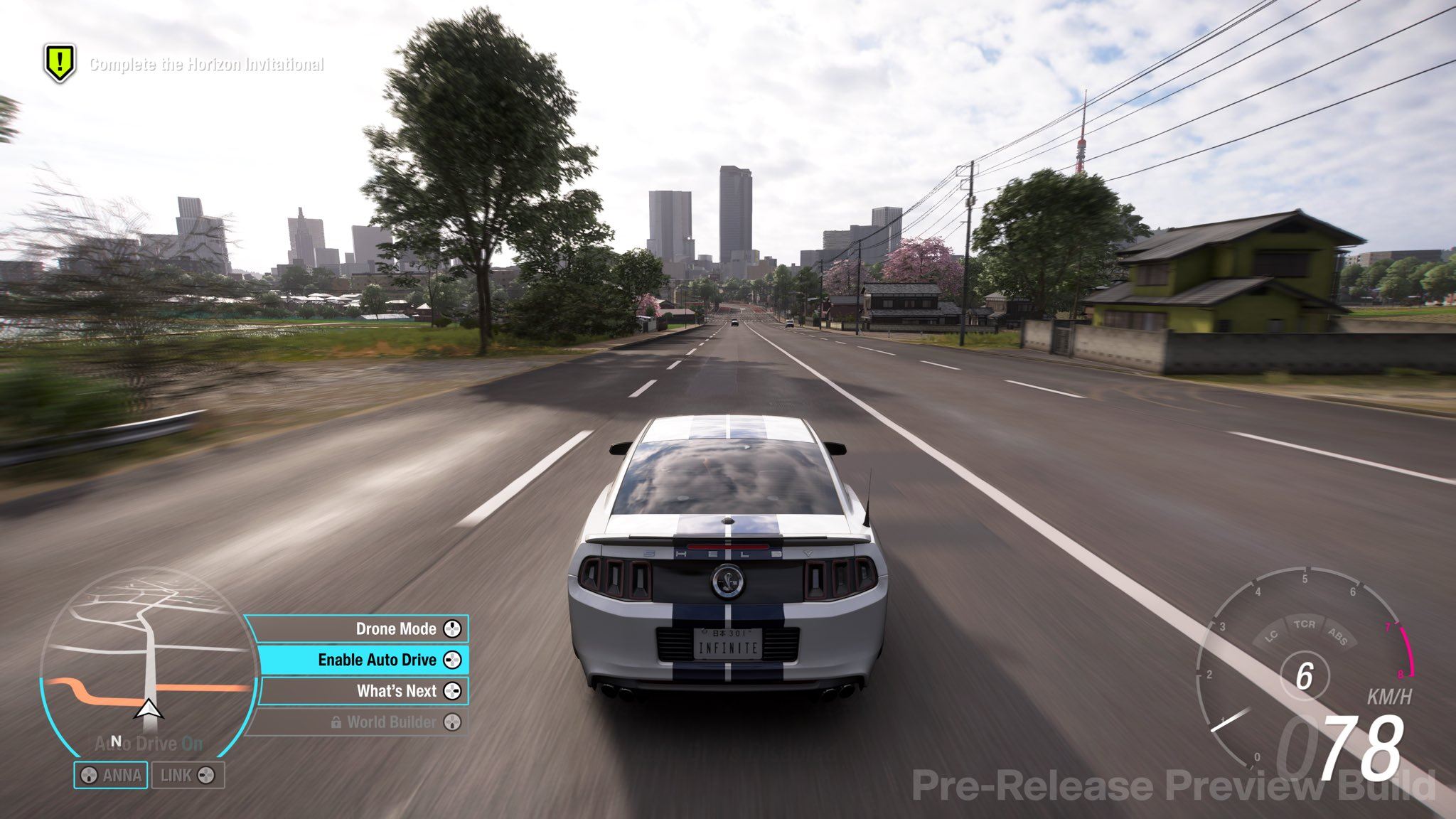
Task: Select the locked World Builder option
Action: [x=363, y=722]
